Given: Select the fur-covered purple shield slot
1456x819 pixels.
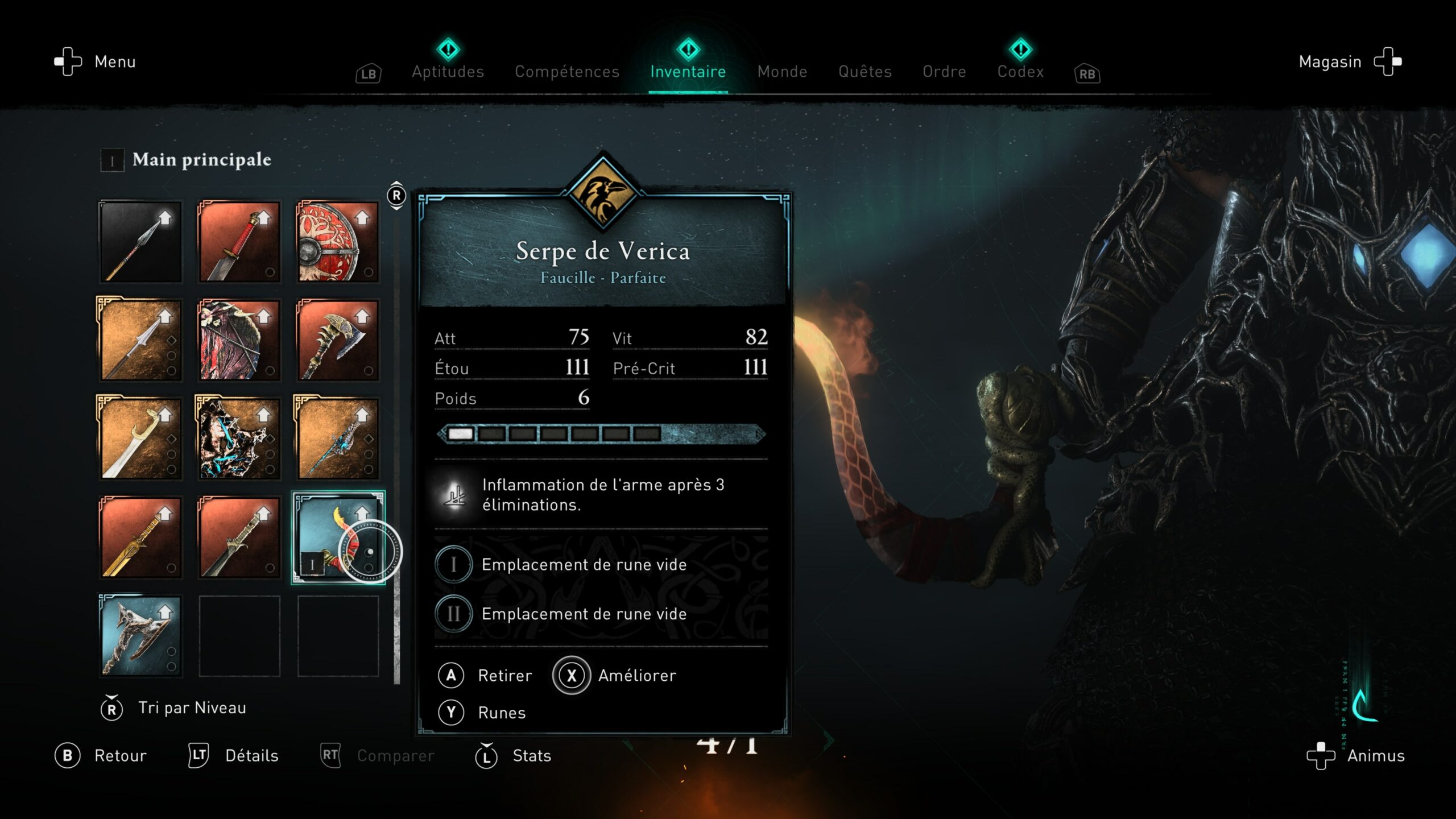Looking at the screenshot, I should pos(239,340).
